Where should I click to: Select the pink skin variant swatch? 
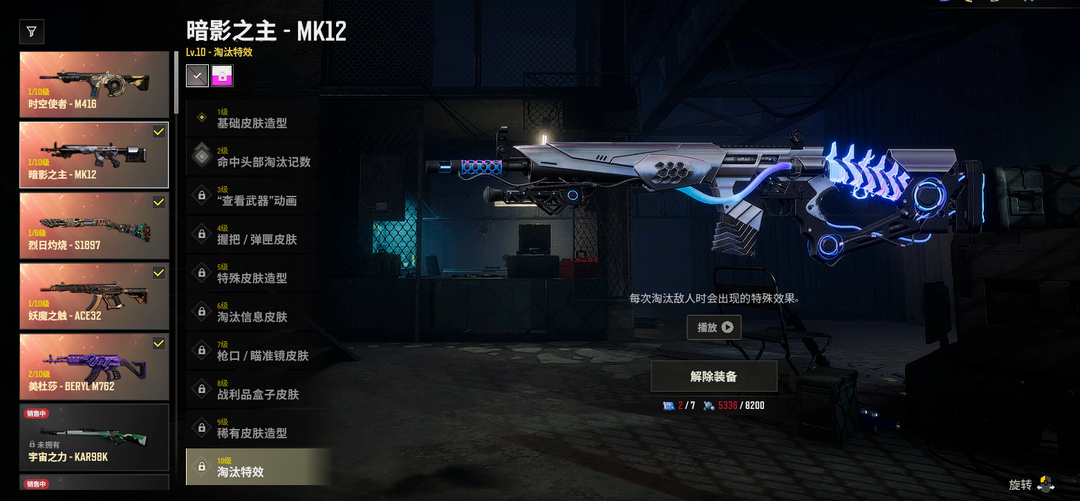222,75
